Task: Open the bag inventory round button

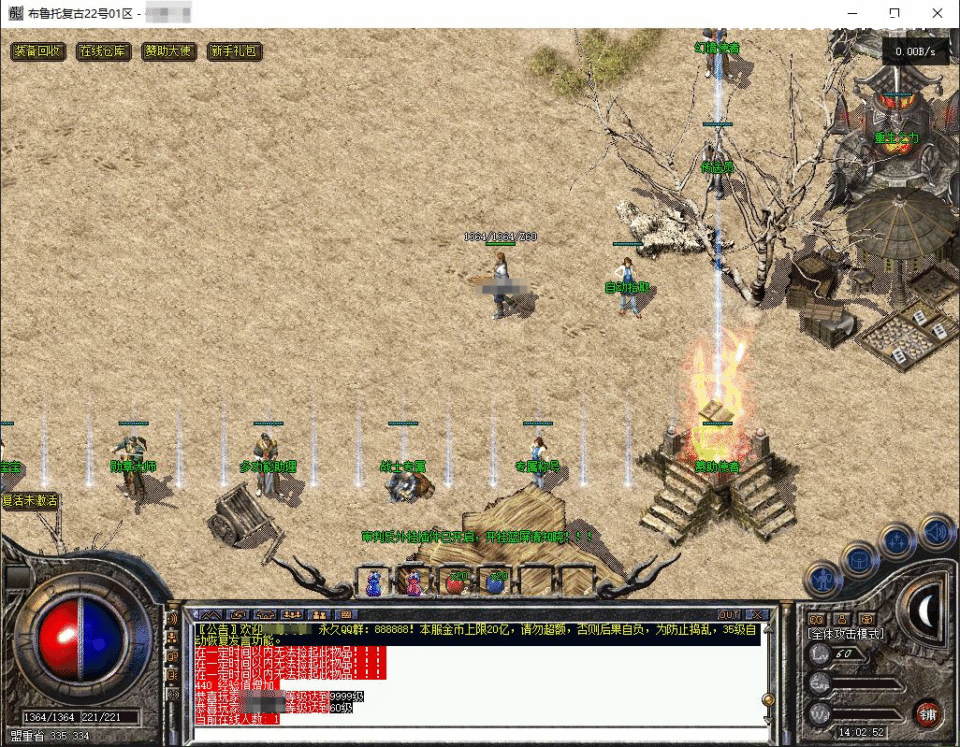Action: coord(860,559)
